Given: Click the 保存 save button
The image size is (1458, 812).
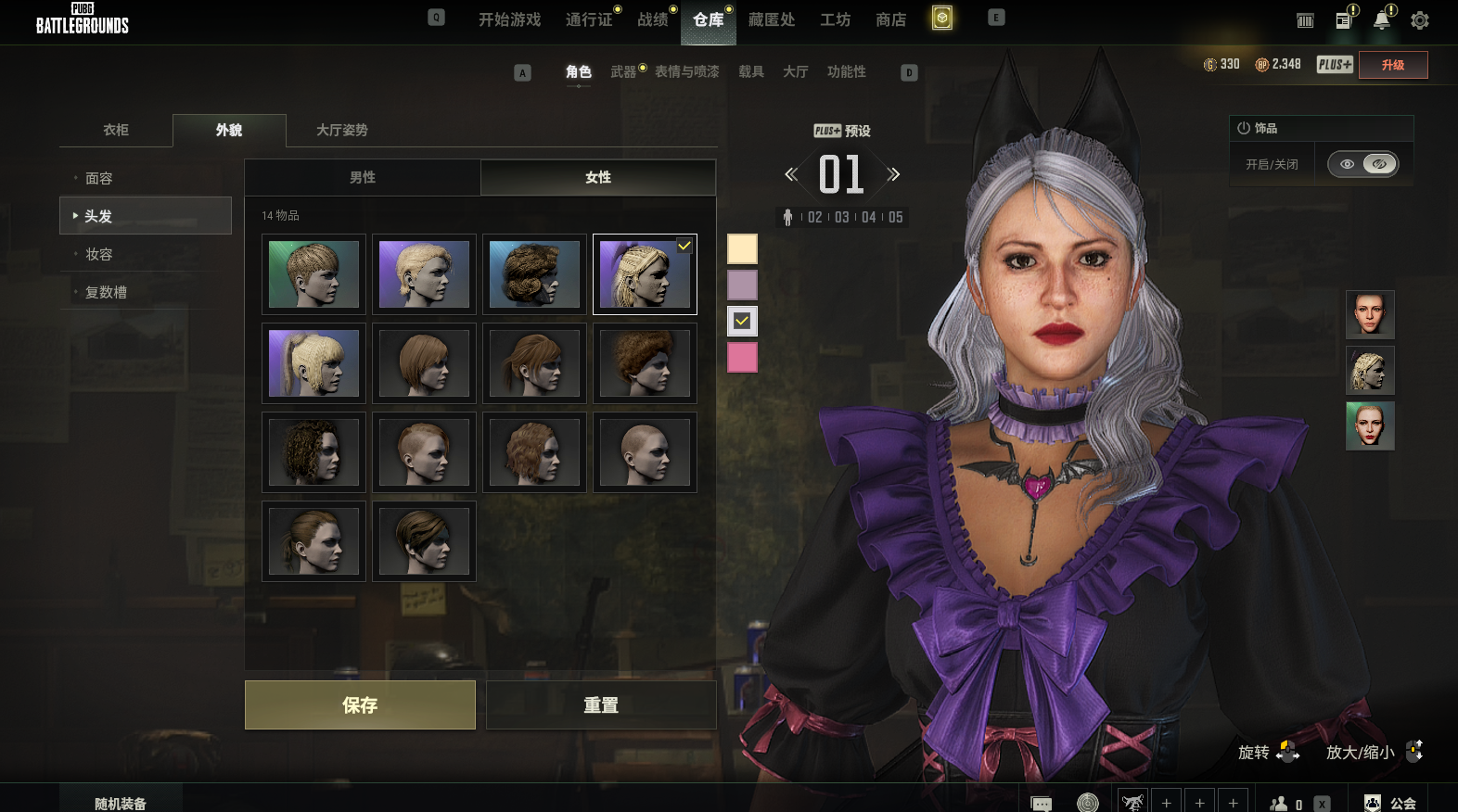Looking at the screenshot, I should (x=360, y=705).
